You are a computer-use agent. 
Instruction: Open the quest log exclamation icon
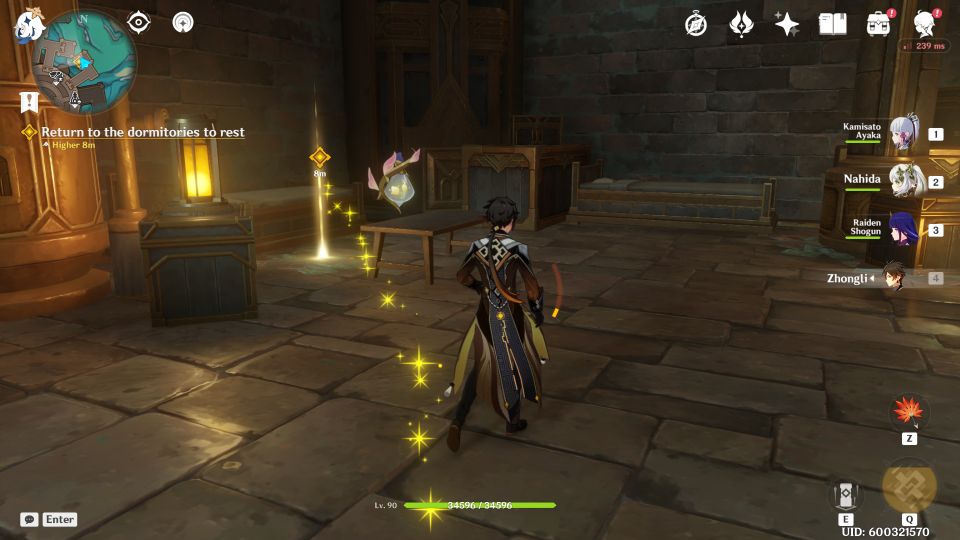click(x=28, y=101)
